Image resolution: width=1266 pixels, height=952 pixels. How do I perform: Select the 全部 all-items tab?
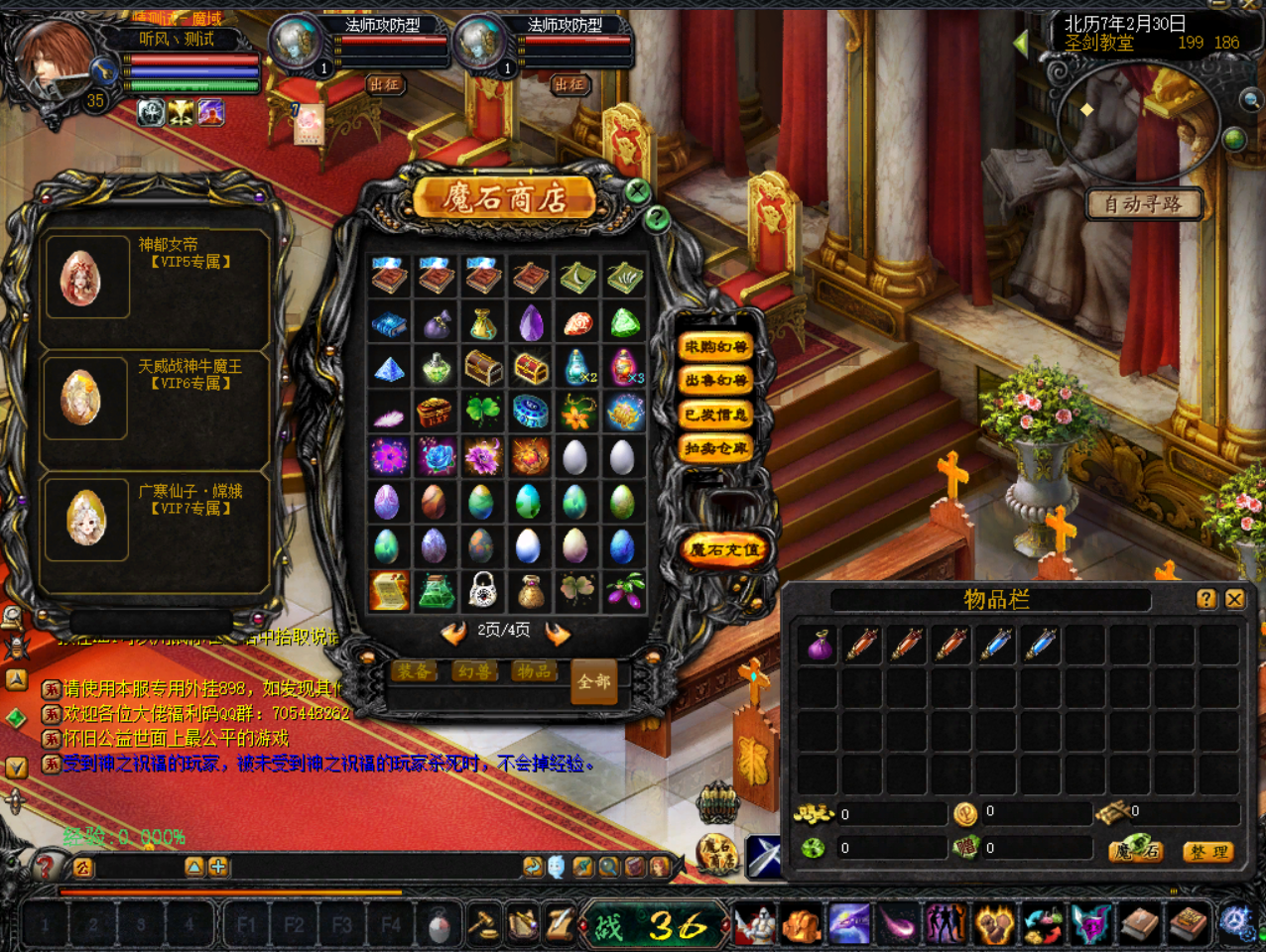coord(594,681)
